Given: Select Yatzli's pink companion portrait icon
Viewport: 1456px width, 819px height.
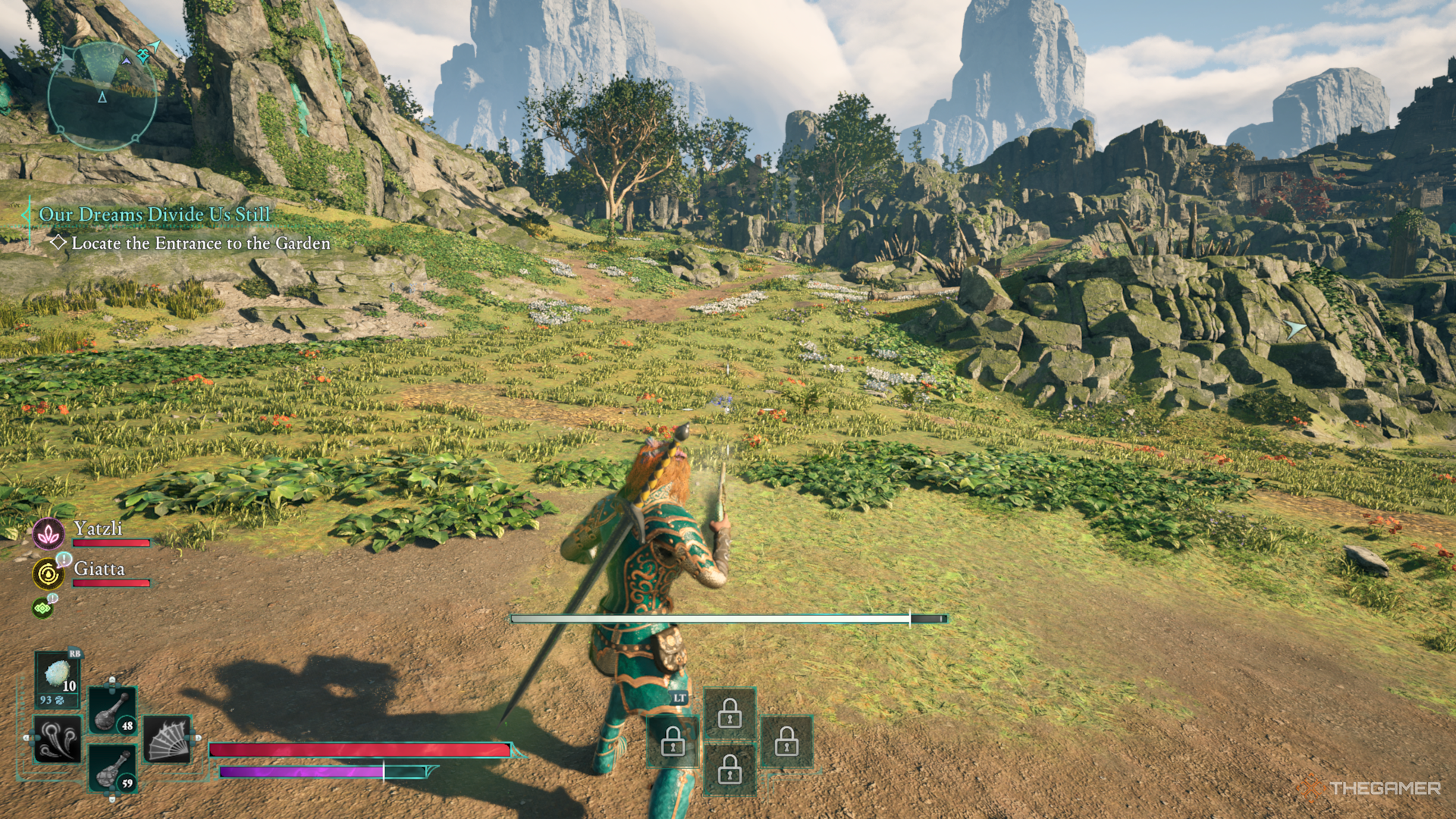Looking at the screenshot, I should click(49, 534).
